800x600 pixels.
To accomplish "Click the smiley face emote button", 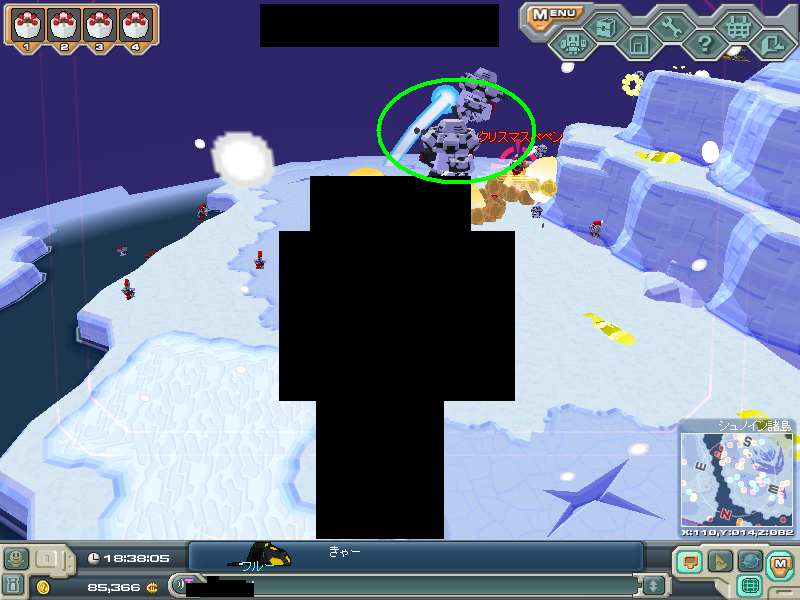I will (x=15, y=559).
